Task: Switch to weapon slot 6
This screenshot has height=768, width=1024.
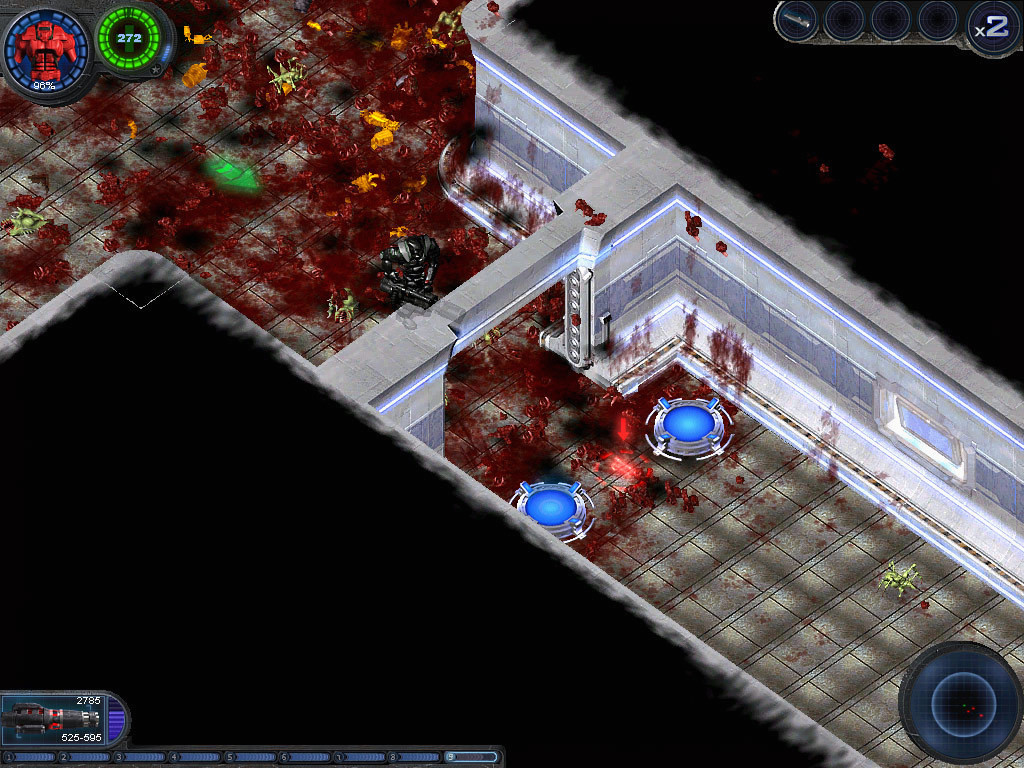Action: click(x=305, y=757)
